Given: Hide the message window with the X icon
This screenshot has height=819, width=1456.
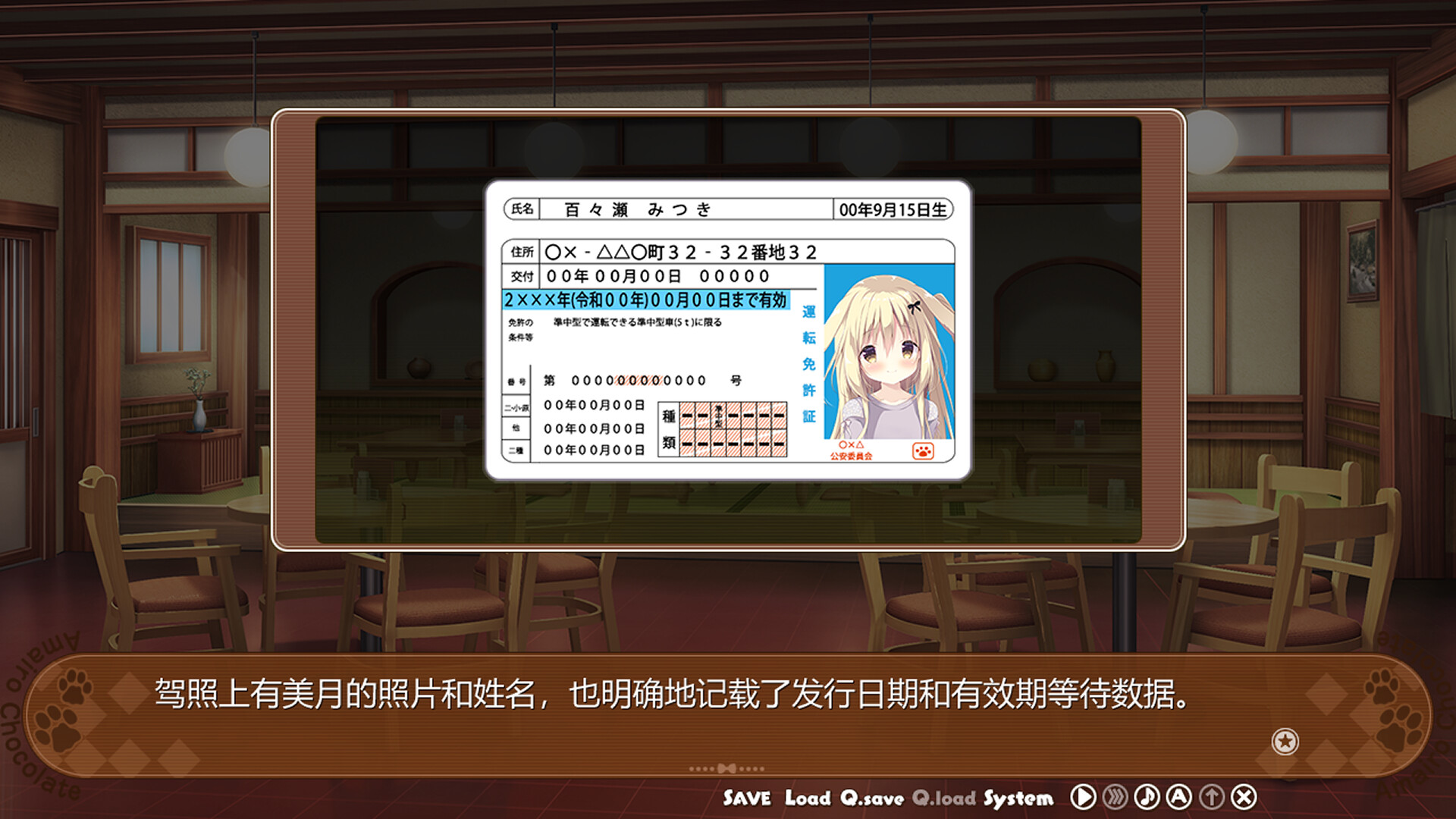Looking at the screenshot, I should tap(1244, 797).
